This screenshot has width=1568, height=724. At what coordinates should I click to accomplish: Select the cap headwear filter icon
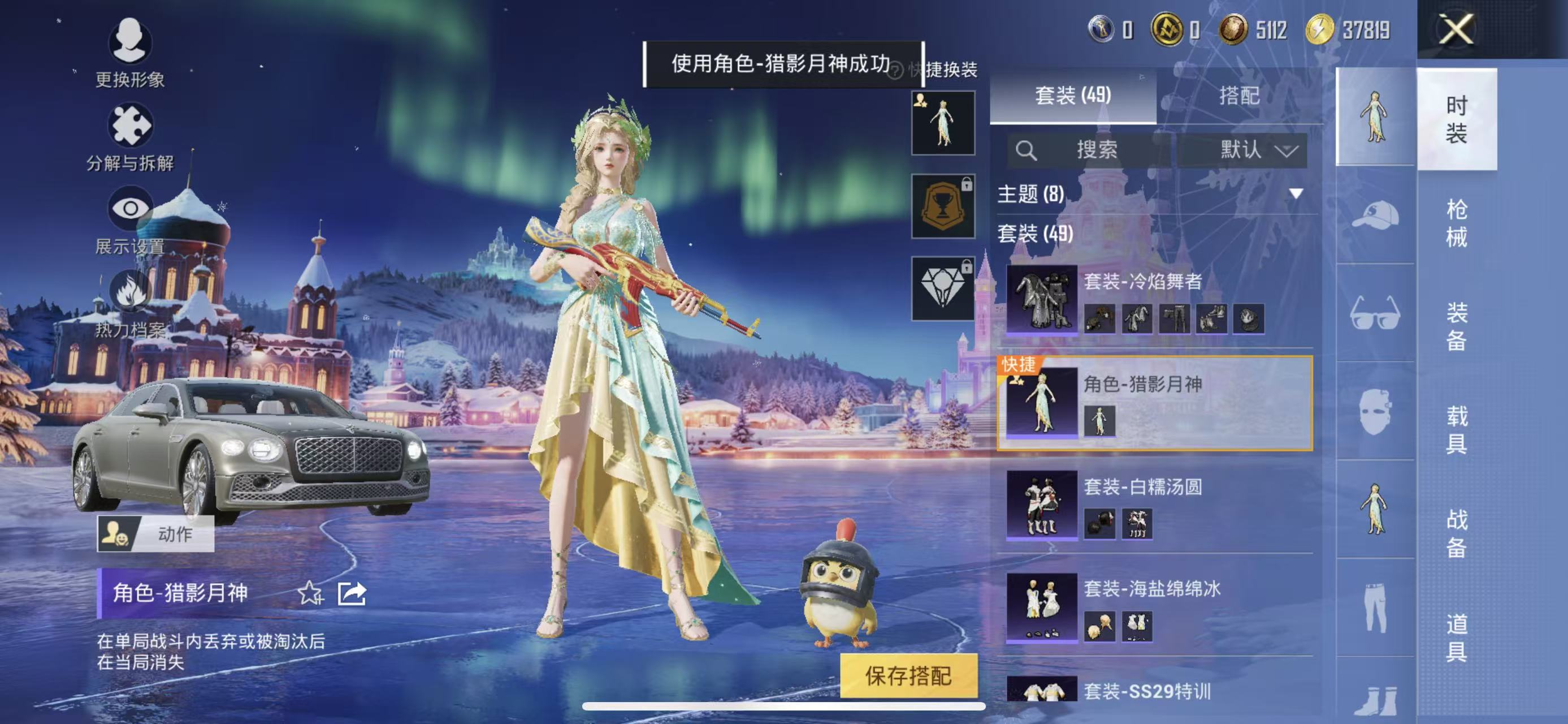pyautogui.click(x=1375, y=215)
